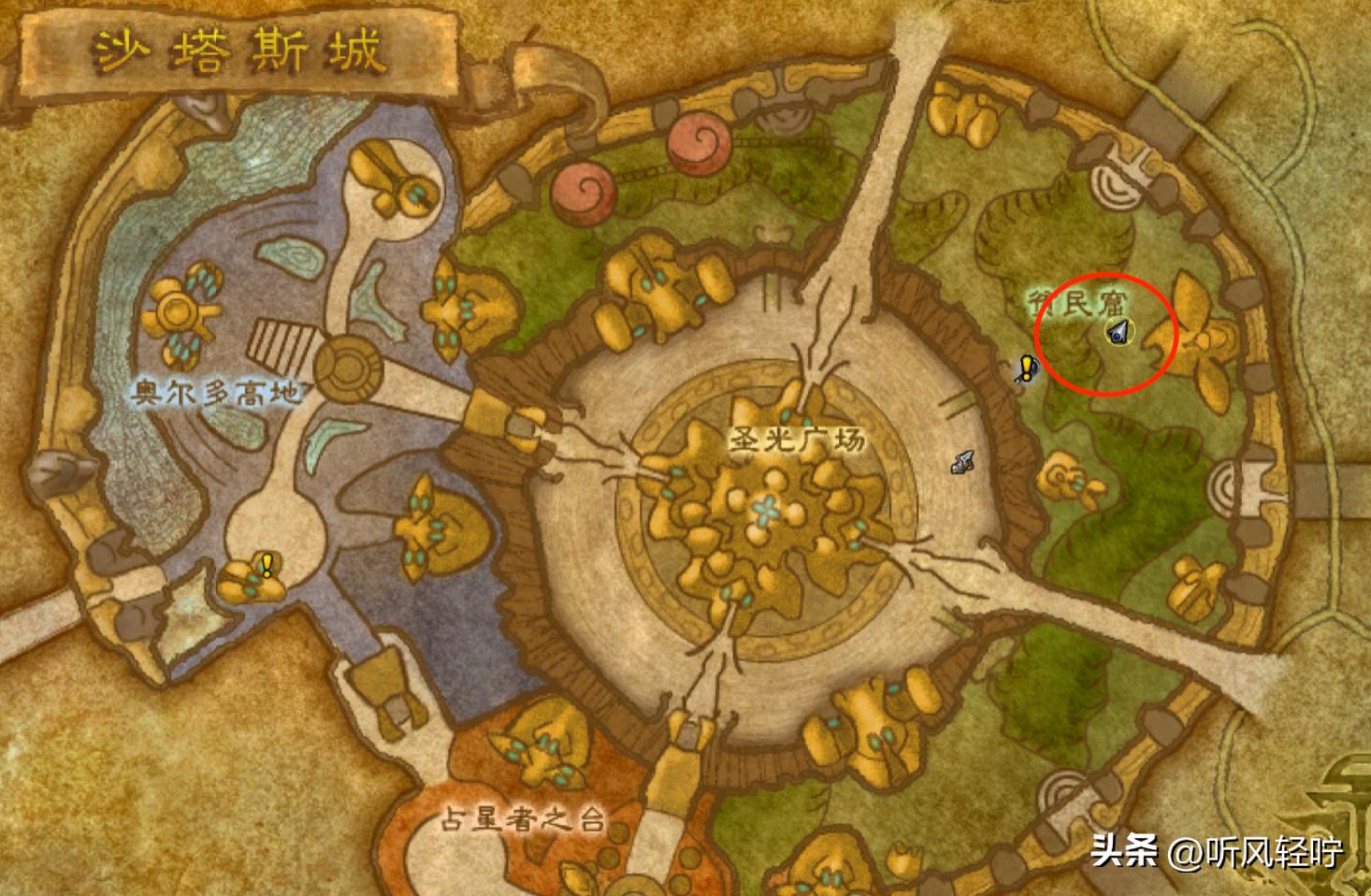Click the player arrow marker inside the red circle
1371x896 pixels.
(1119, 330)
